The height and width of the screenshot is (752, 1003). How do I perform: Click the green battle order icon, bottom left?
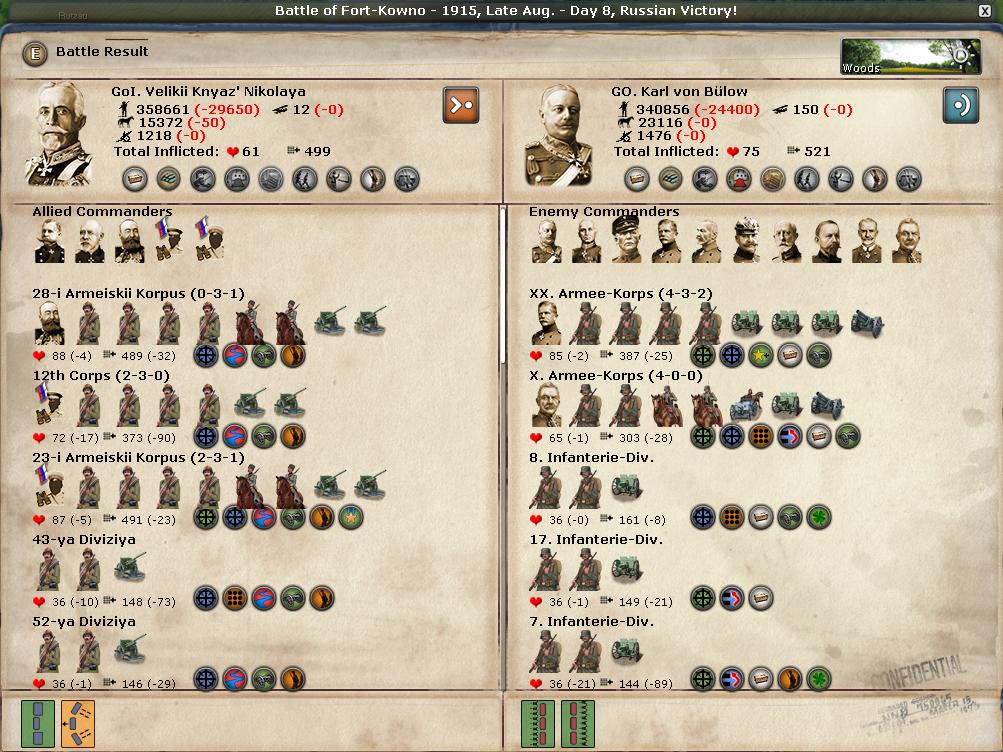(x=38, y=722)
